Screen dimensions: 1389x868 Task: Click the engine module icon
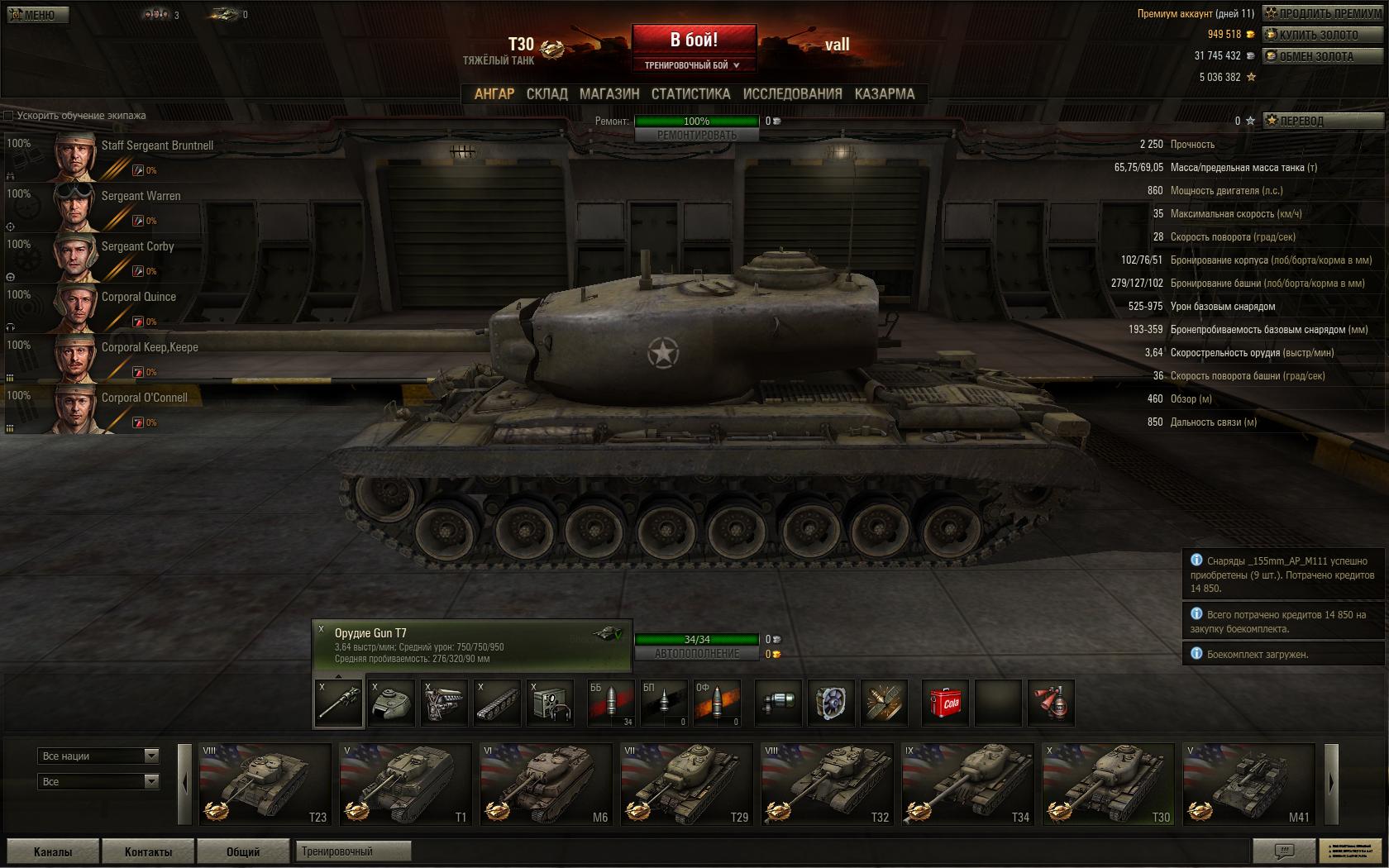(444, 702)
